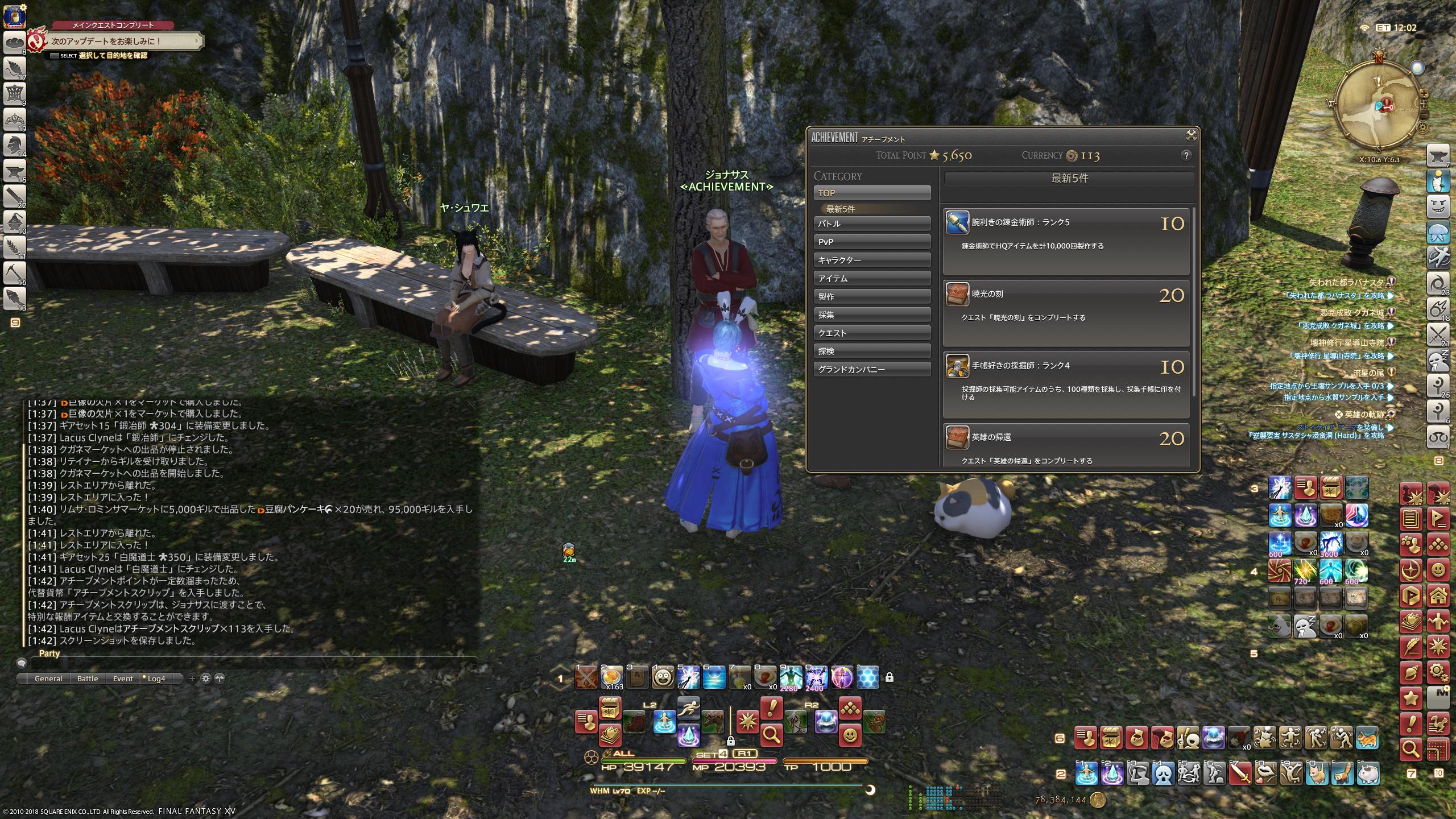Open the 製作 crafting category

coord(872,296)
